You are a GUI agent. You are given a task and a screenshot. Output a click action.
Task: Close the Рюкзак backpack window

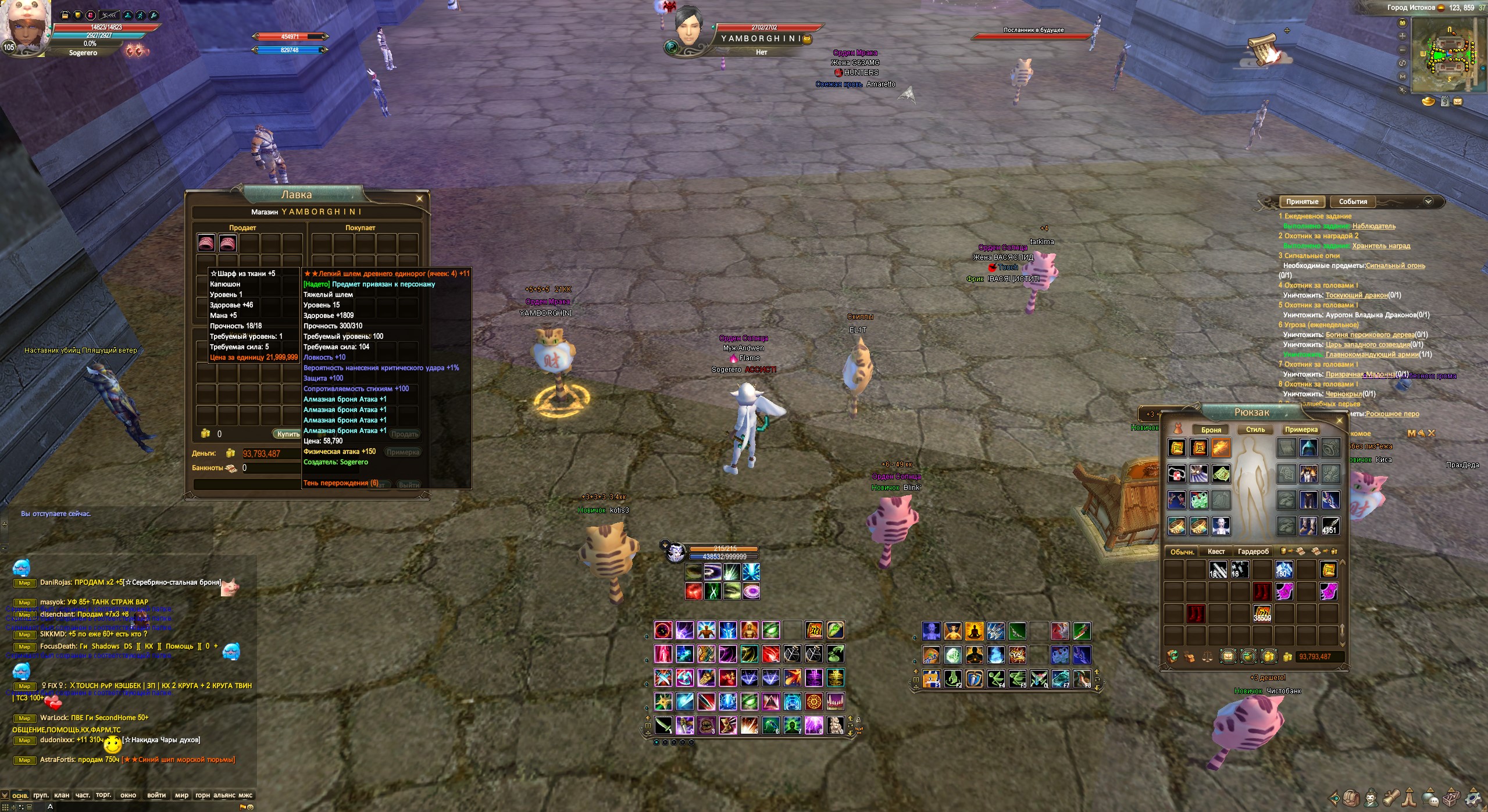1339,420
